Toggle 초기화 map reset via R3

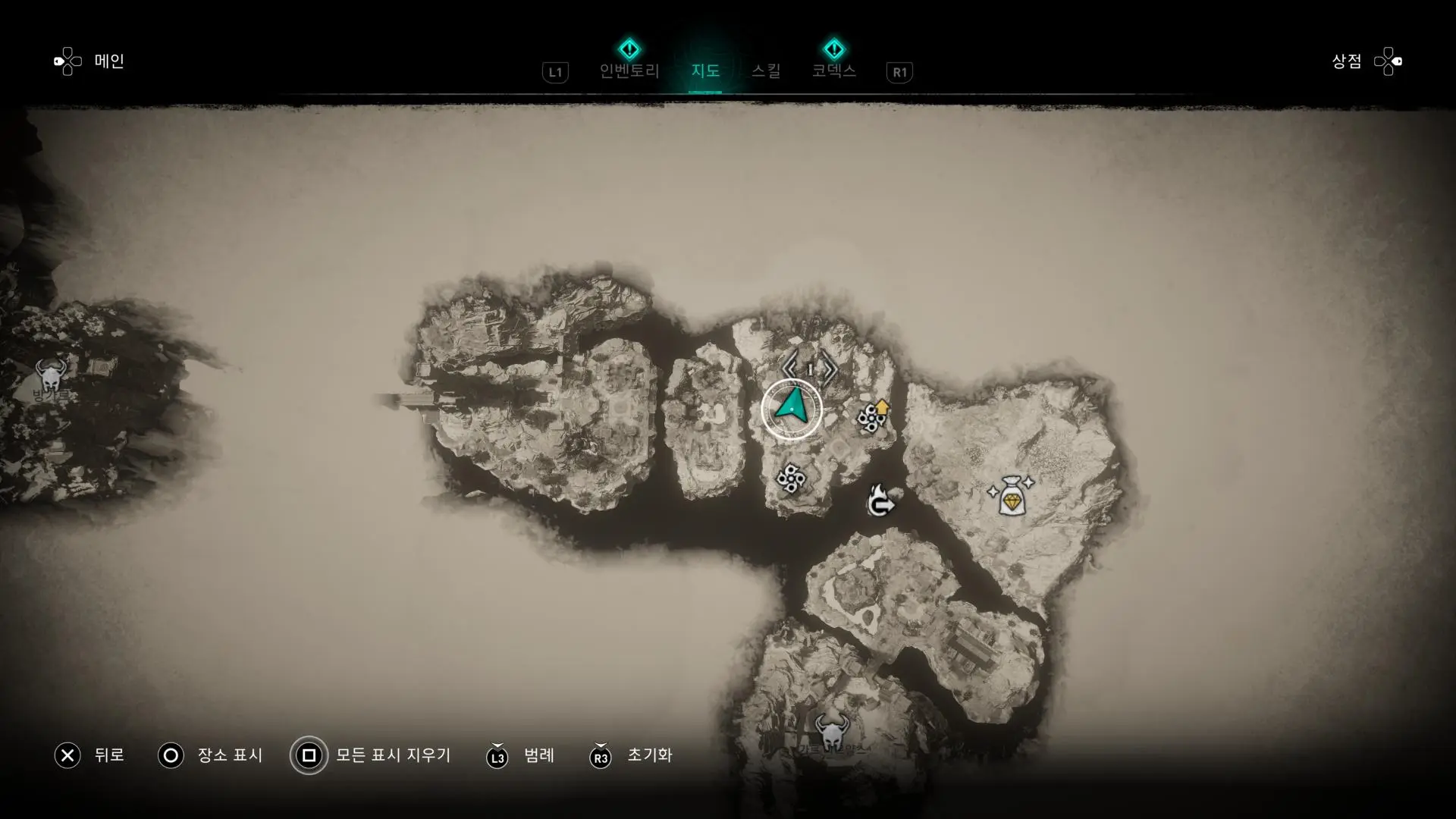(x=601, y=756)
